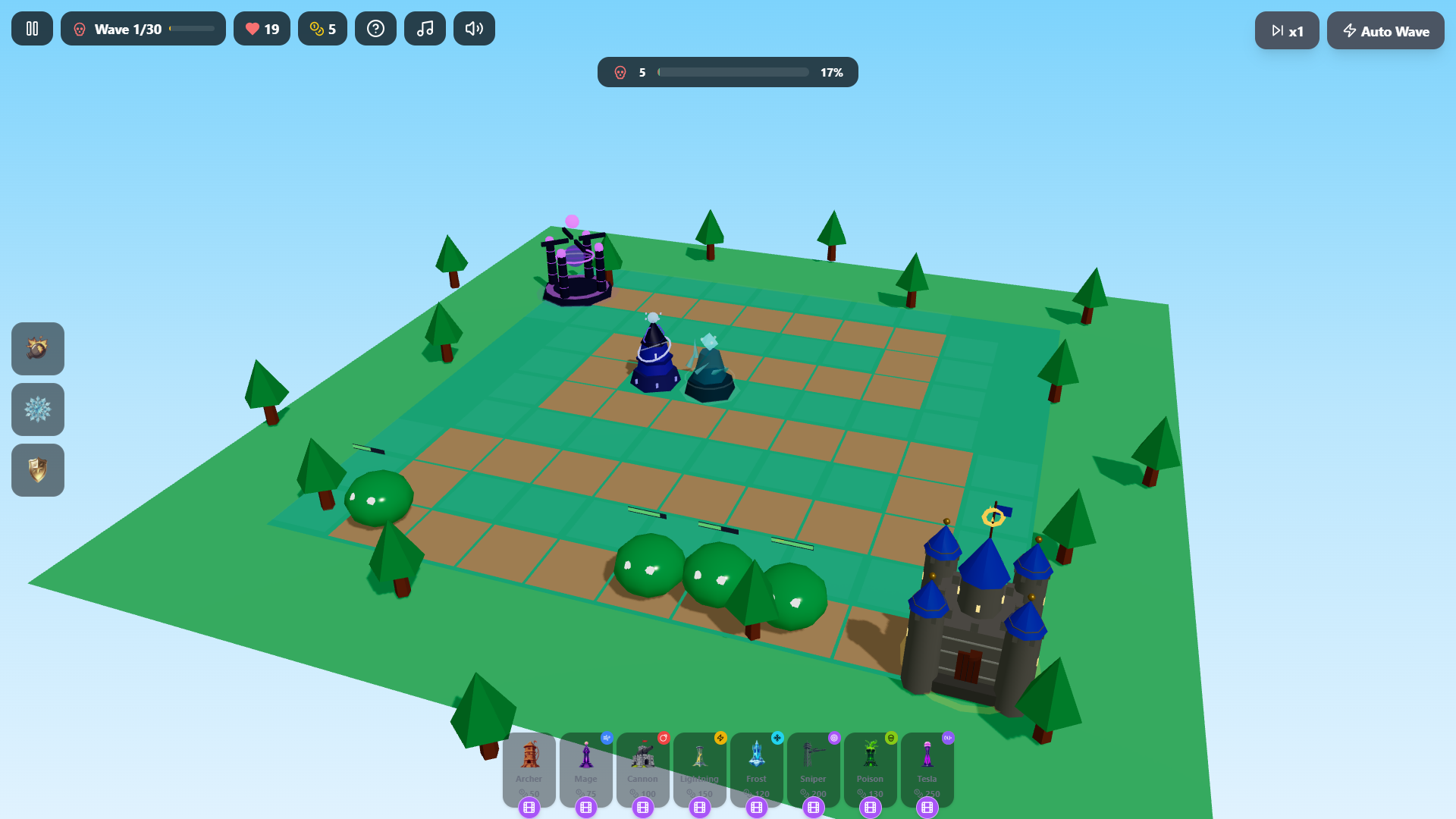
Task: Select the Lightning tower card
Action: click(699, 766)
